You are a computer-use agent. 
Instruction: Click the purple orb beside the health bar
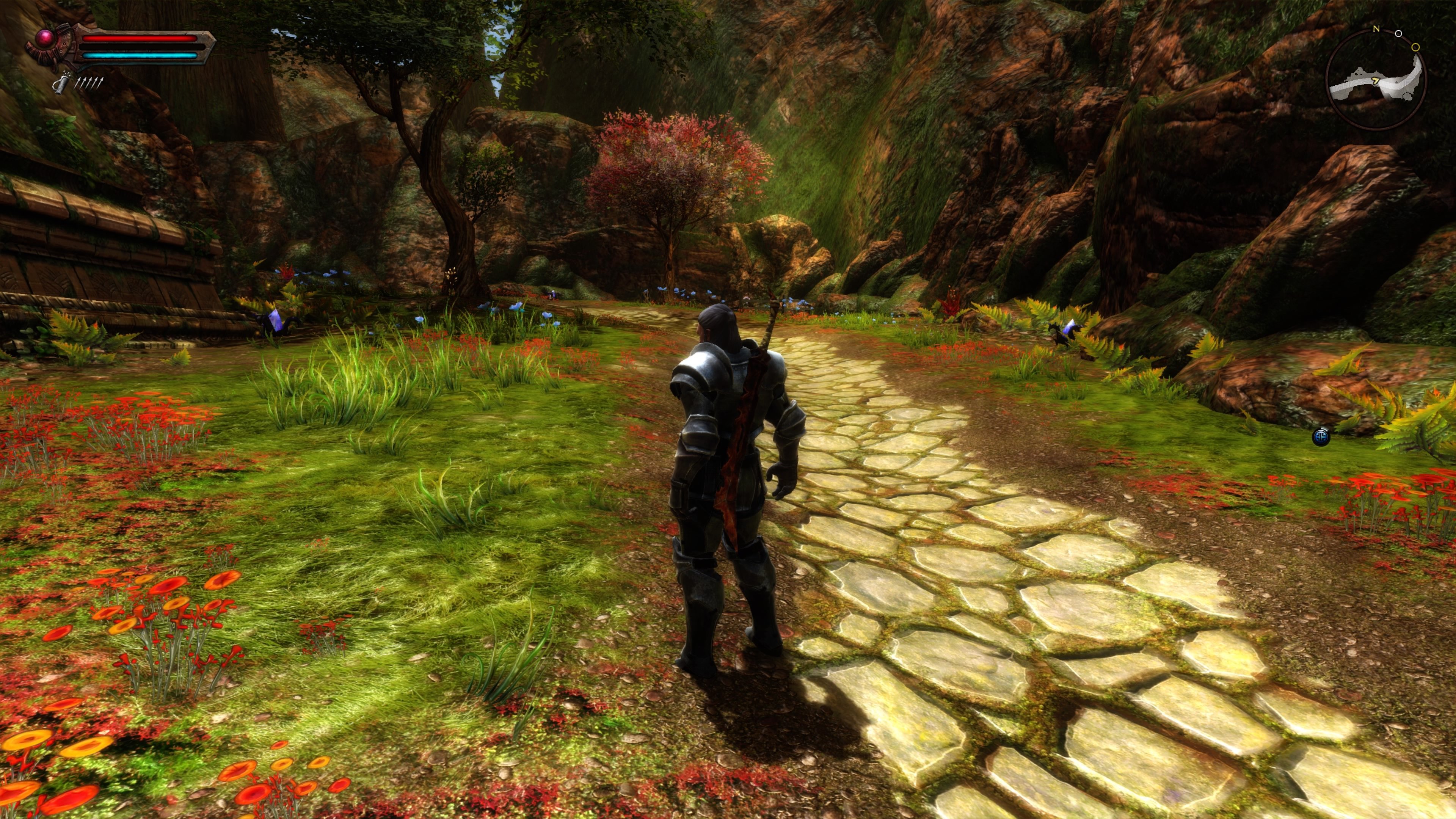[45, 38]
